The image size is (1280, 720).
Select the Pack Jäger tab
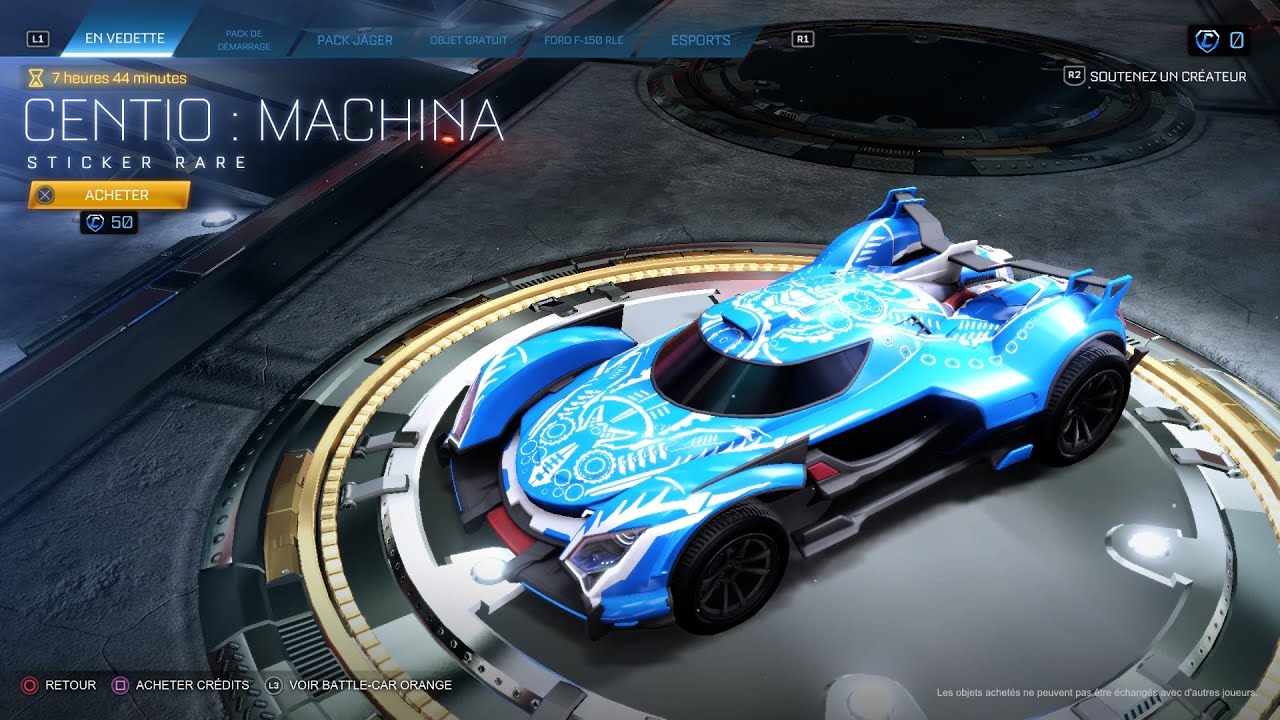tap(355, 40)
